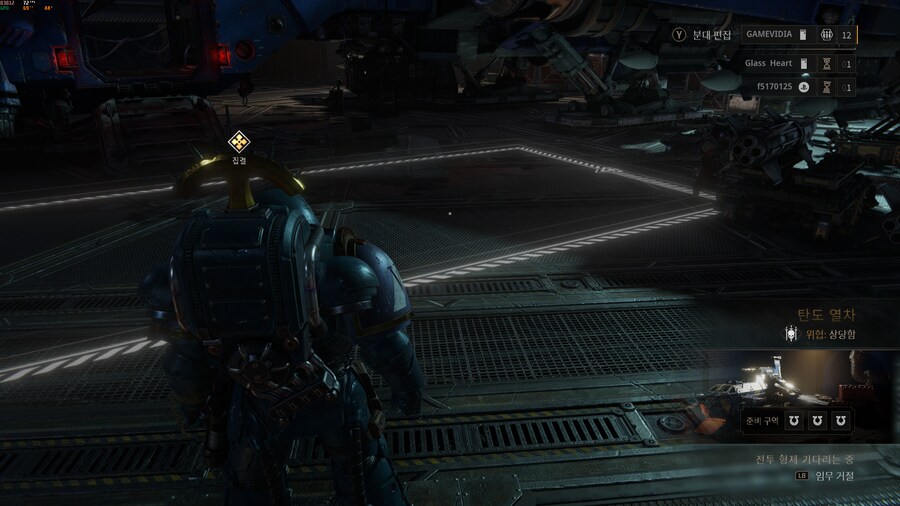Select the GAMEVIDIA squad member row
This screenshot has height=506, width=900.
coord(798,35)
